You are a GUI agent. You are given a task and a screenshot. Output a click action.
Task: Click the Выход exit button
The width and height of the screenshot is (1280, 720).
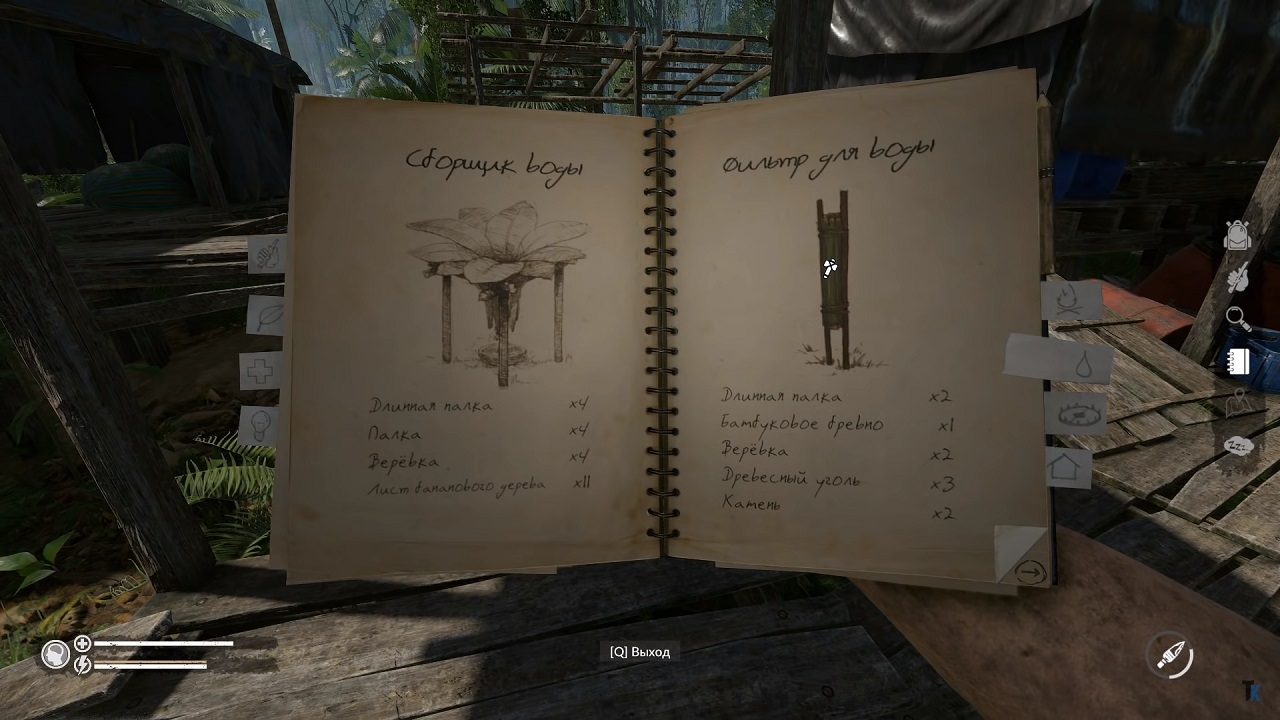click(640, 652)
